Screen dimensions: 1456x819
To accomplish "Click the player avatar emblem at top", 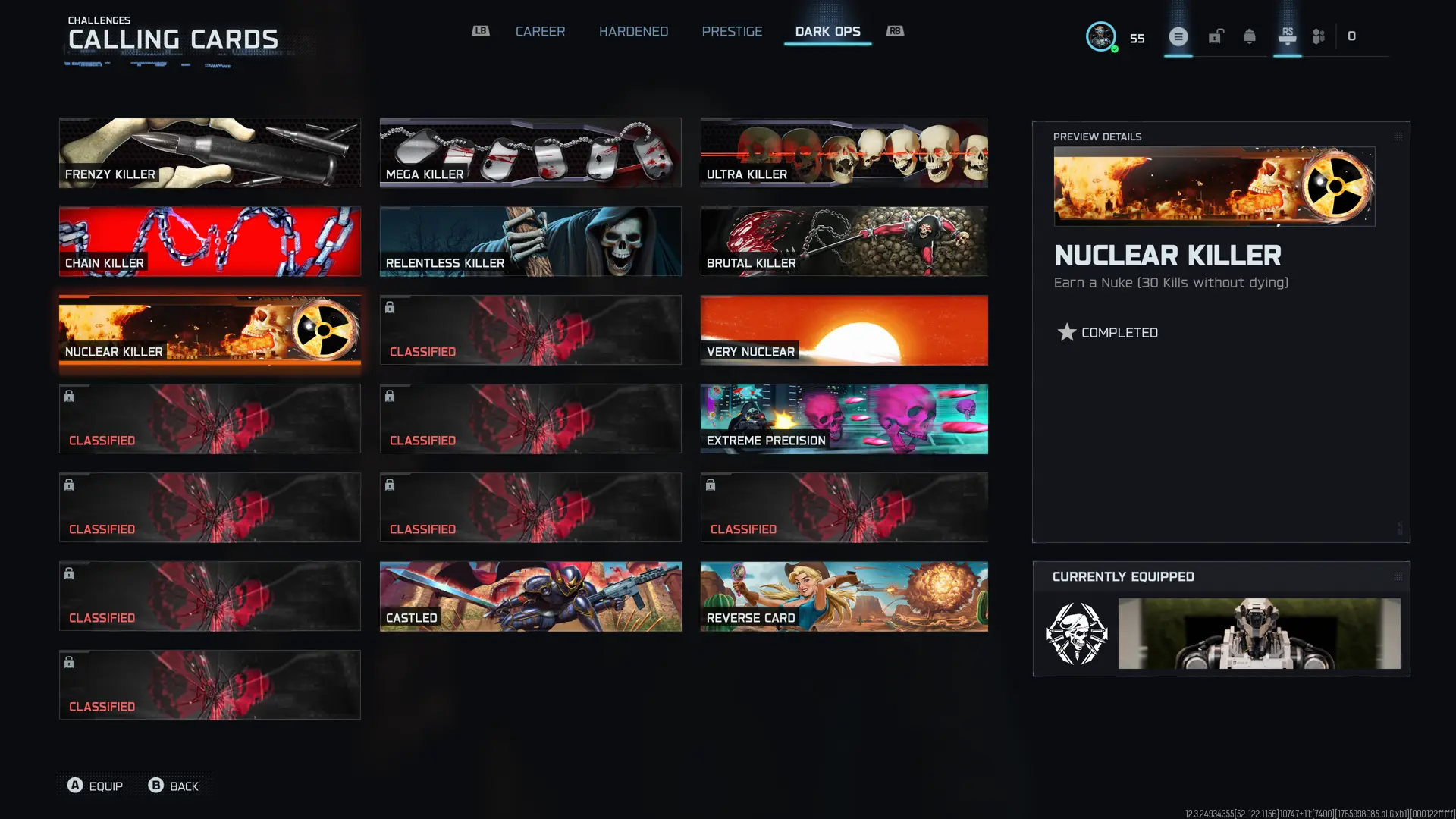I will pyautogui.click(x=1101, y=35).
